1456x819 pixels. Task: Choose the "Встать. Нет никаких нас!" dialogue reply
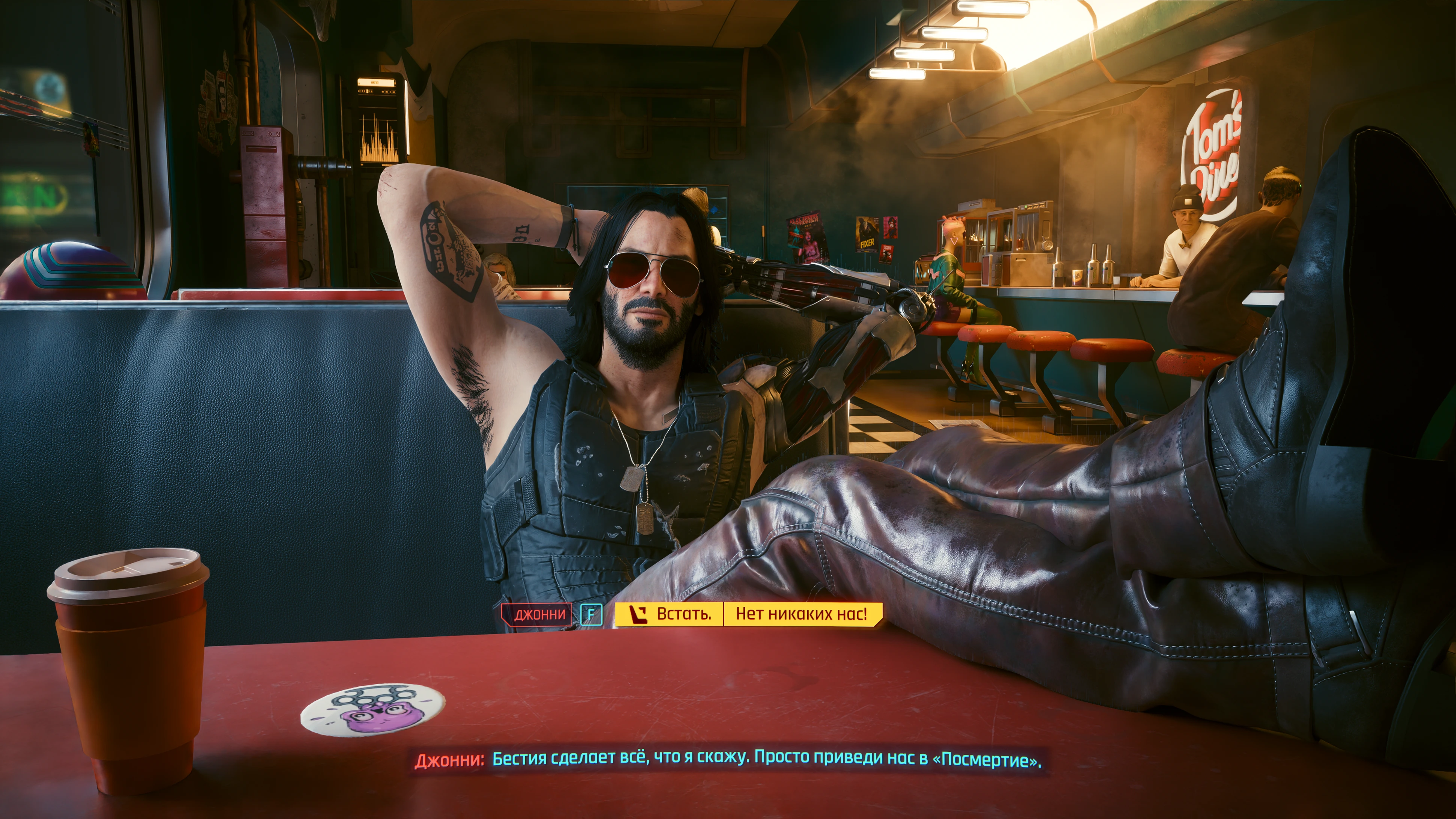pos(748,614)
